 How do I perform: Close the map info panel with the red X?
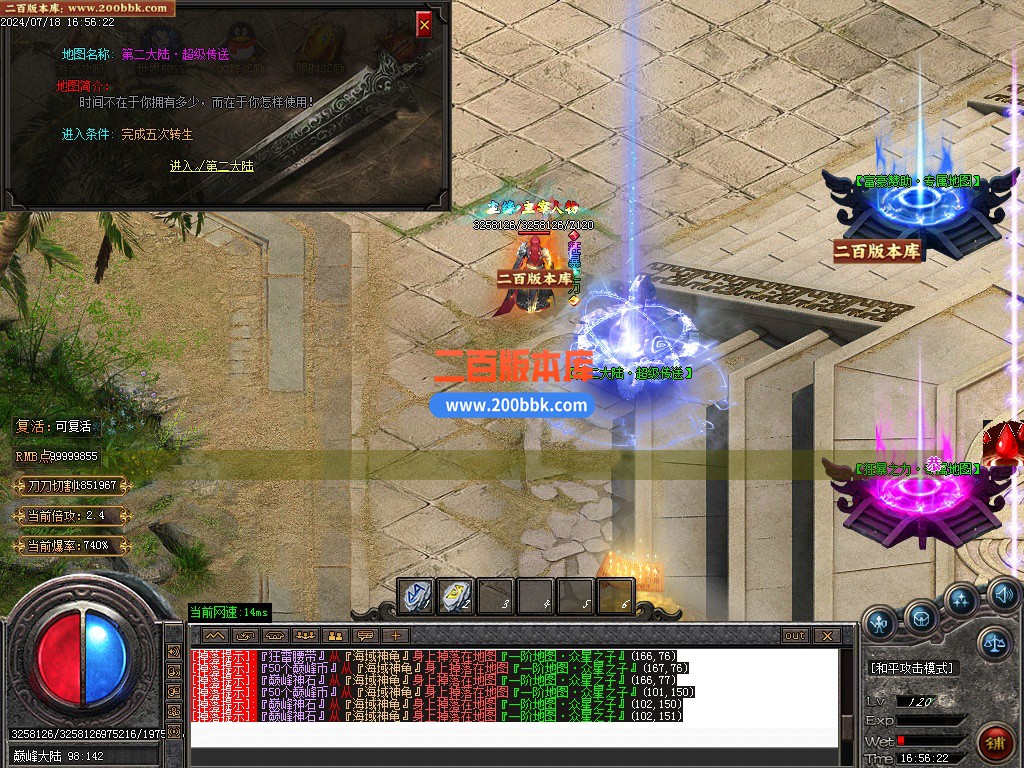point(424,25)
